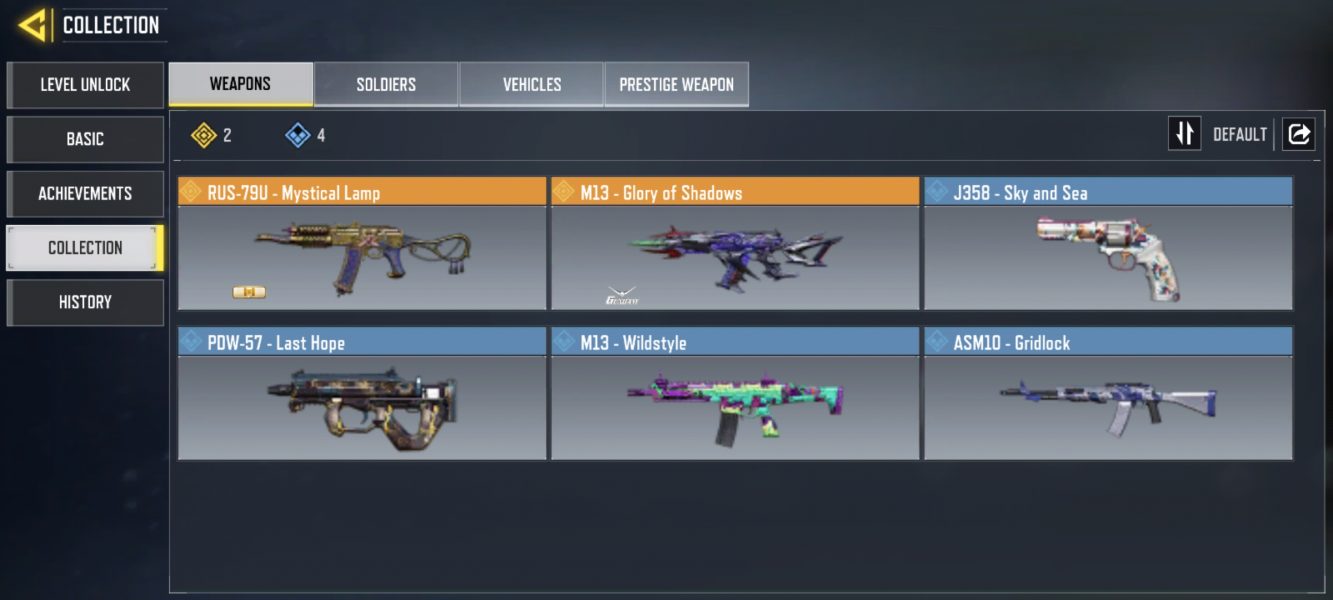This screenshot has height=600, width=1333.
Task: Open the J358 Sky and Sea revolver
Action: [1108, 245]
